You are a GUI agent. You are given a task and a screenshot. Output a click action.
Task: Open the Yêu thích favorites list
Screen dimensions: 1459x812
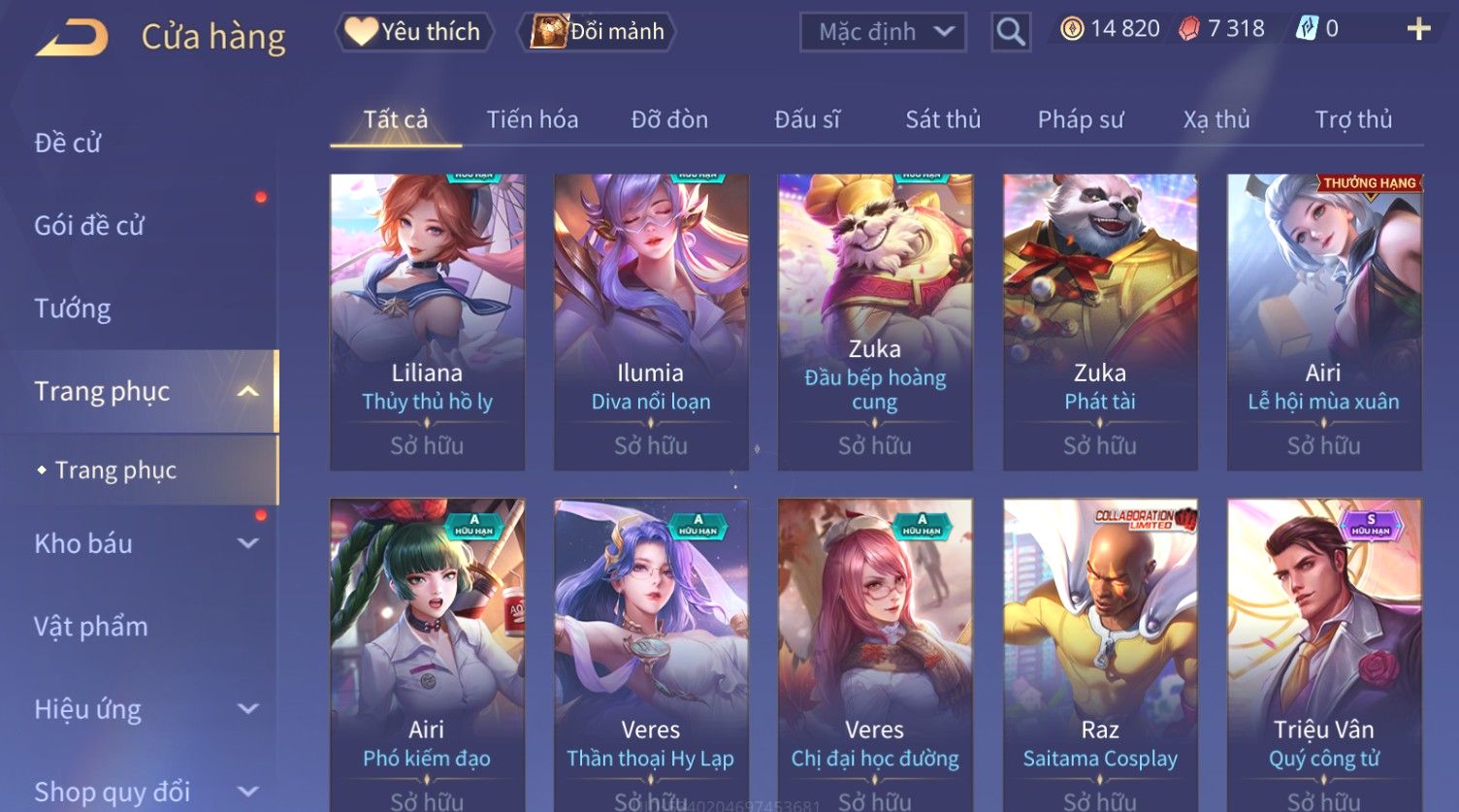pyautogui.click(x=414, y=32)
